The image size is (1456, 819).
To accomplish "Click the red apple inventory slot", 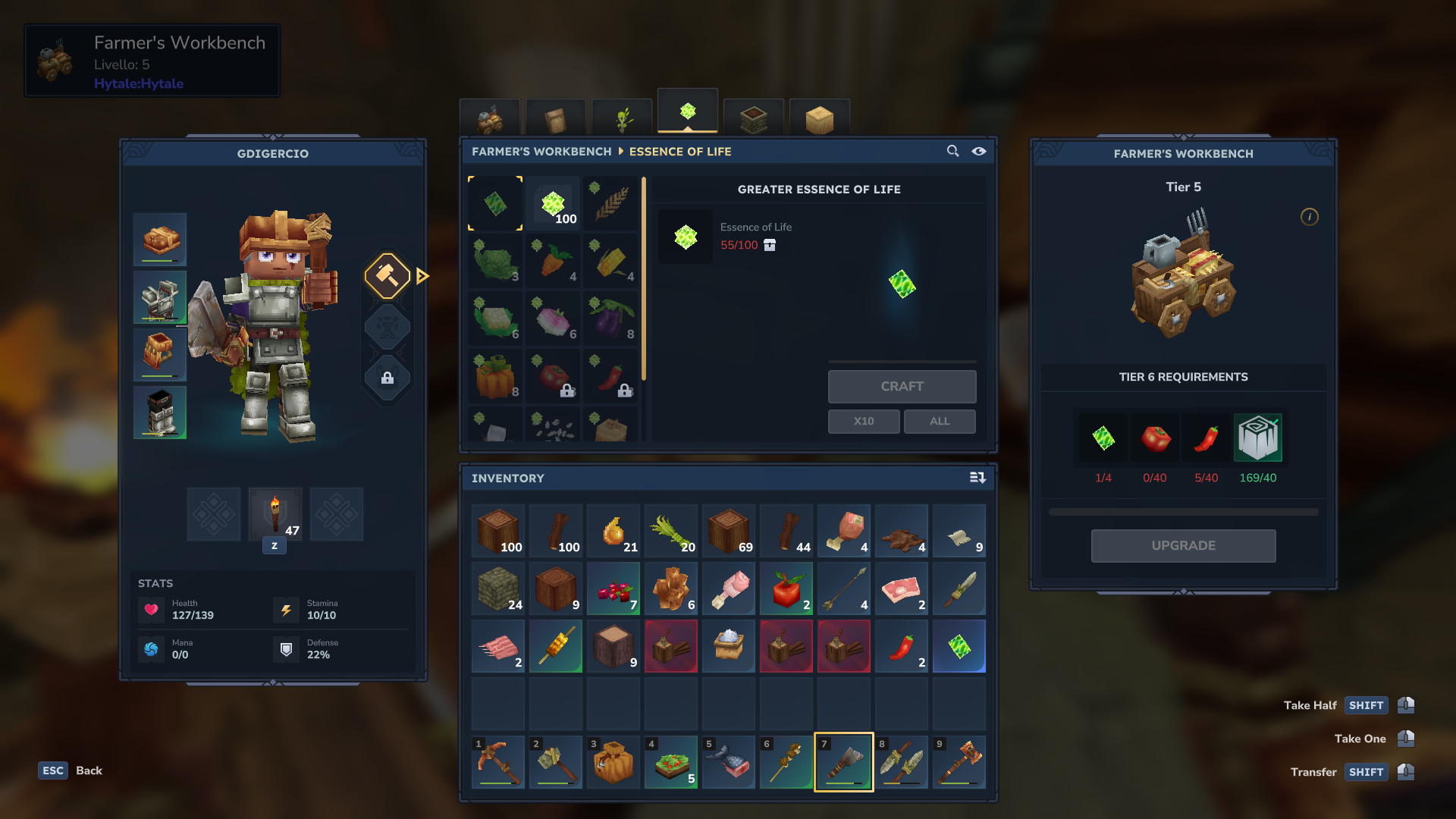I will [786, 589].
